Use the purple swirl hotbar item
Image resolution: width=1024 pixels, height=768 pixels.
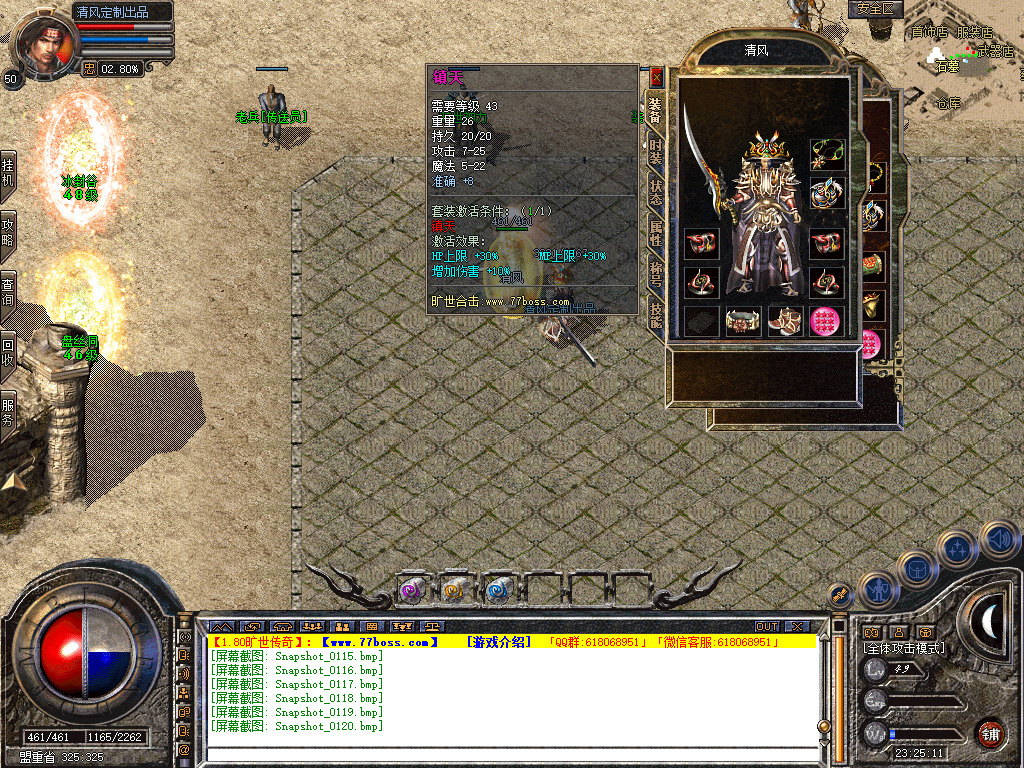(411, 591)
